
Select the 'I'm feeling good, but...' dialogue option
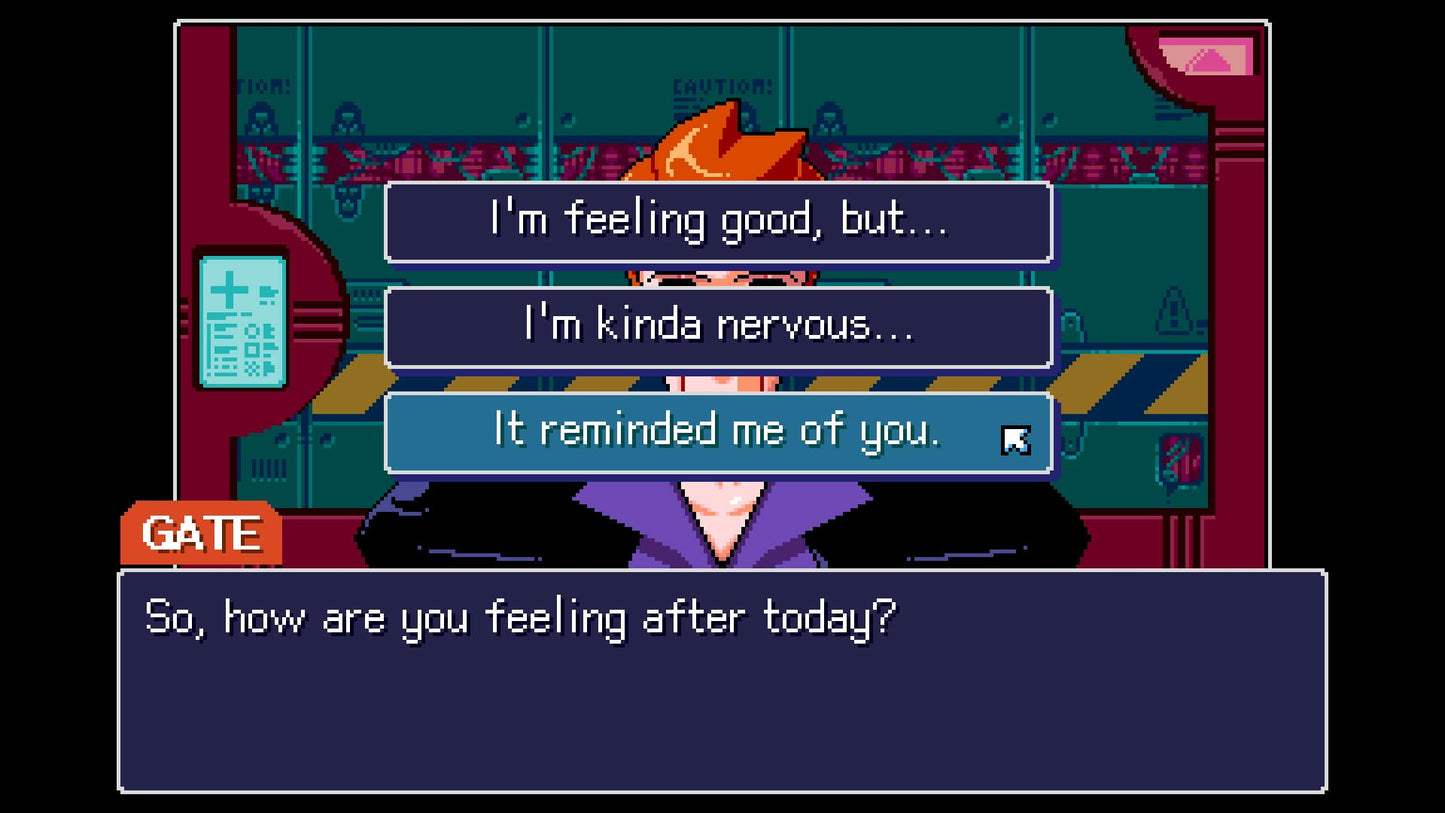[718, 221]
